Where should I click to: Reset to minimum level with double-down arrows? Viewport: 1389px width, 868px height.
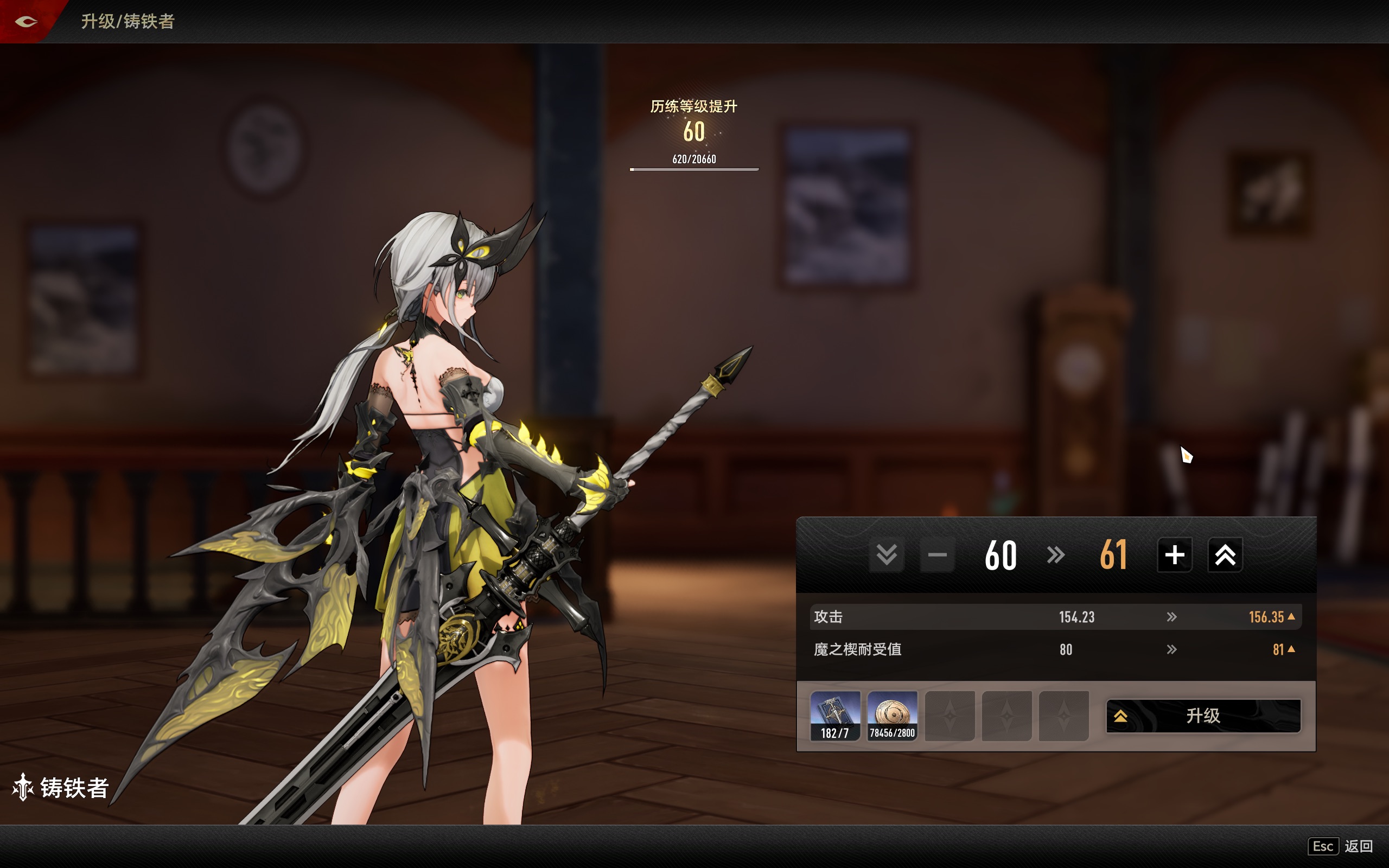coord(886,555)
